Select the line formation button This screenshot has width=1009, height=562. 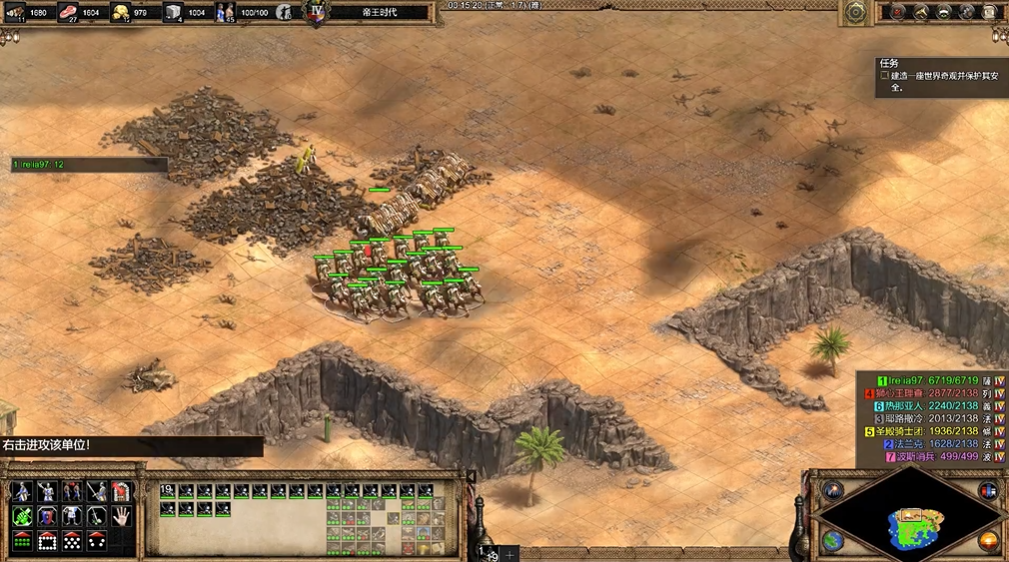click(x=22, y=541)
